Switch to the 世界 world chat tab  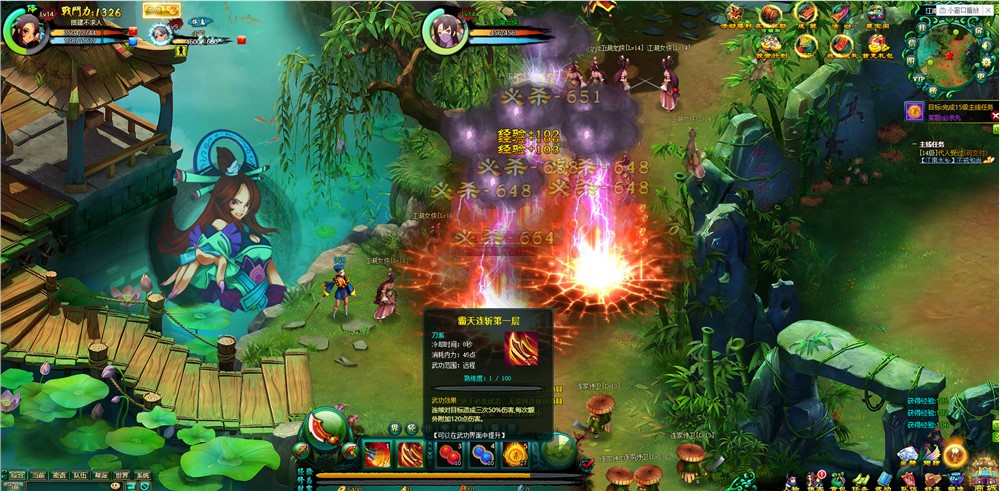121,476
